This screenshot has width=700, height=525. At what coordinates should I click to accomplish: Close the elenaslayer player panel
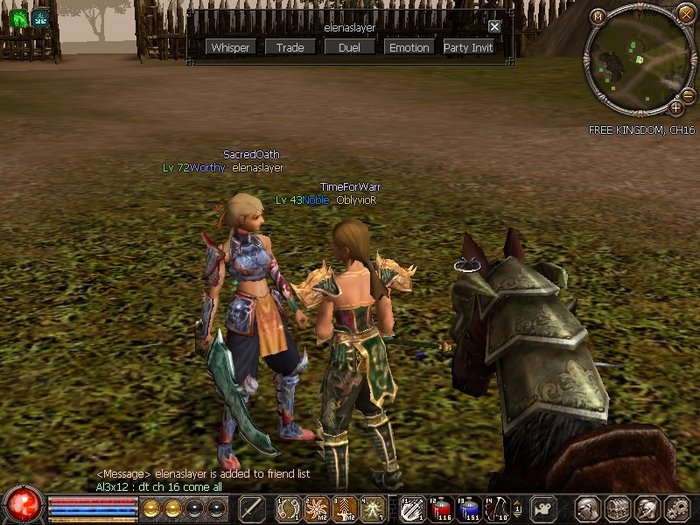(494, 27)
